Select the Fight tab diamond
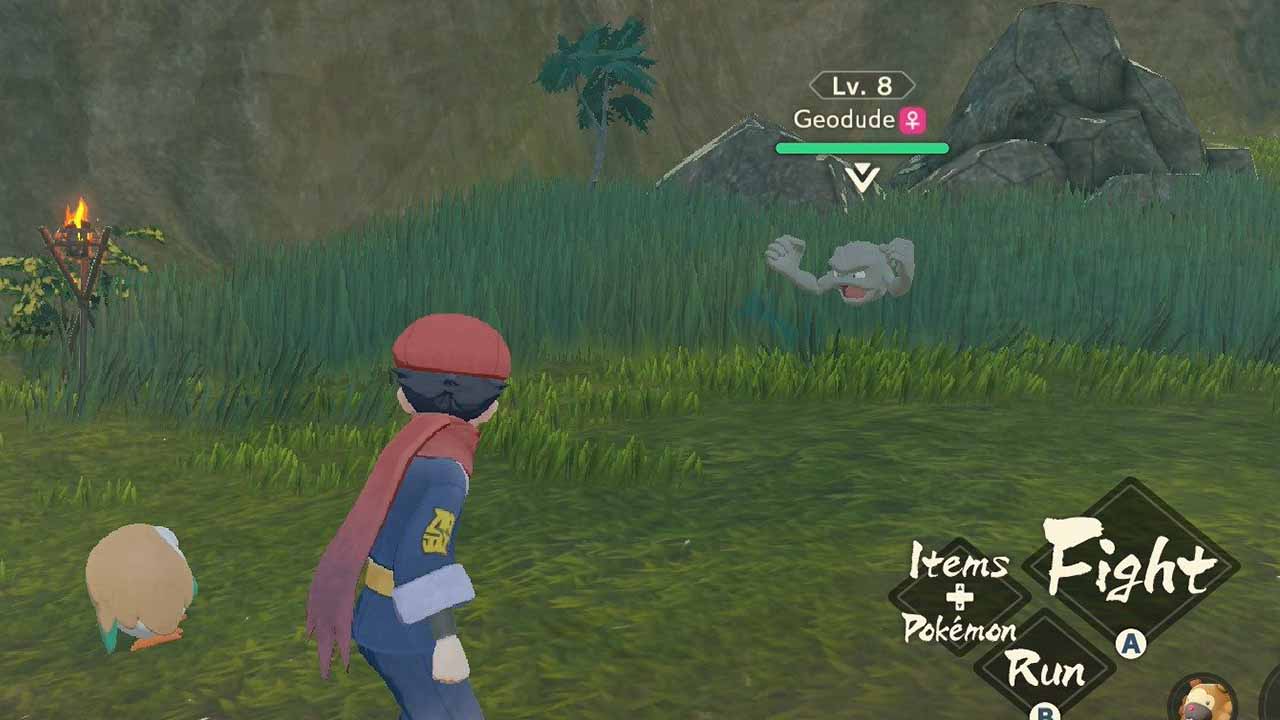 pos(1130,563)
